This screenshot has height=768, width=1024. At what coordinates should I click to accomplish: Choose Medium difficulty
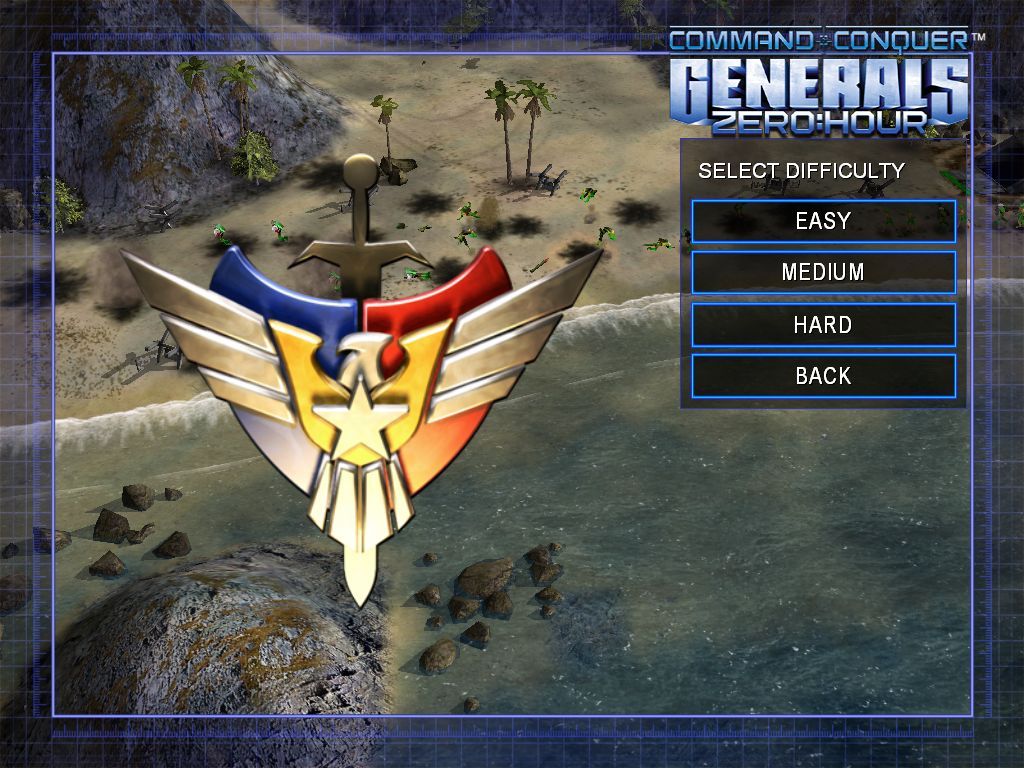[x=823, y=272]
